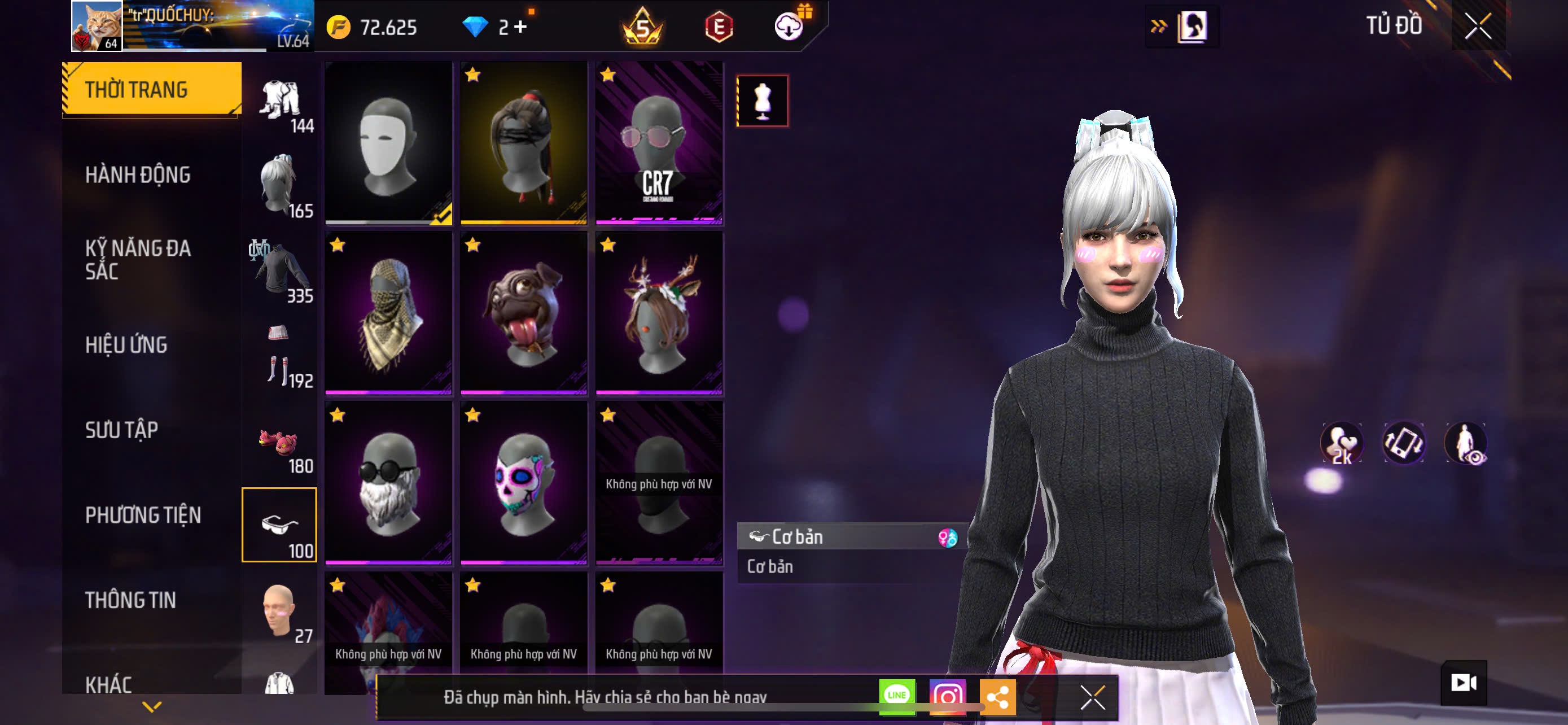Screen dimensions: 1568x725
Task: Pick the pug dog mask item
Action: click(523, 313)
